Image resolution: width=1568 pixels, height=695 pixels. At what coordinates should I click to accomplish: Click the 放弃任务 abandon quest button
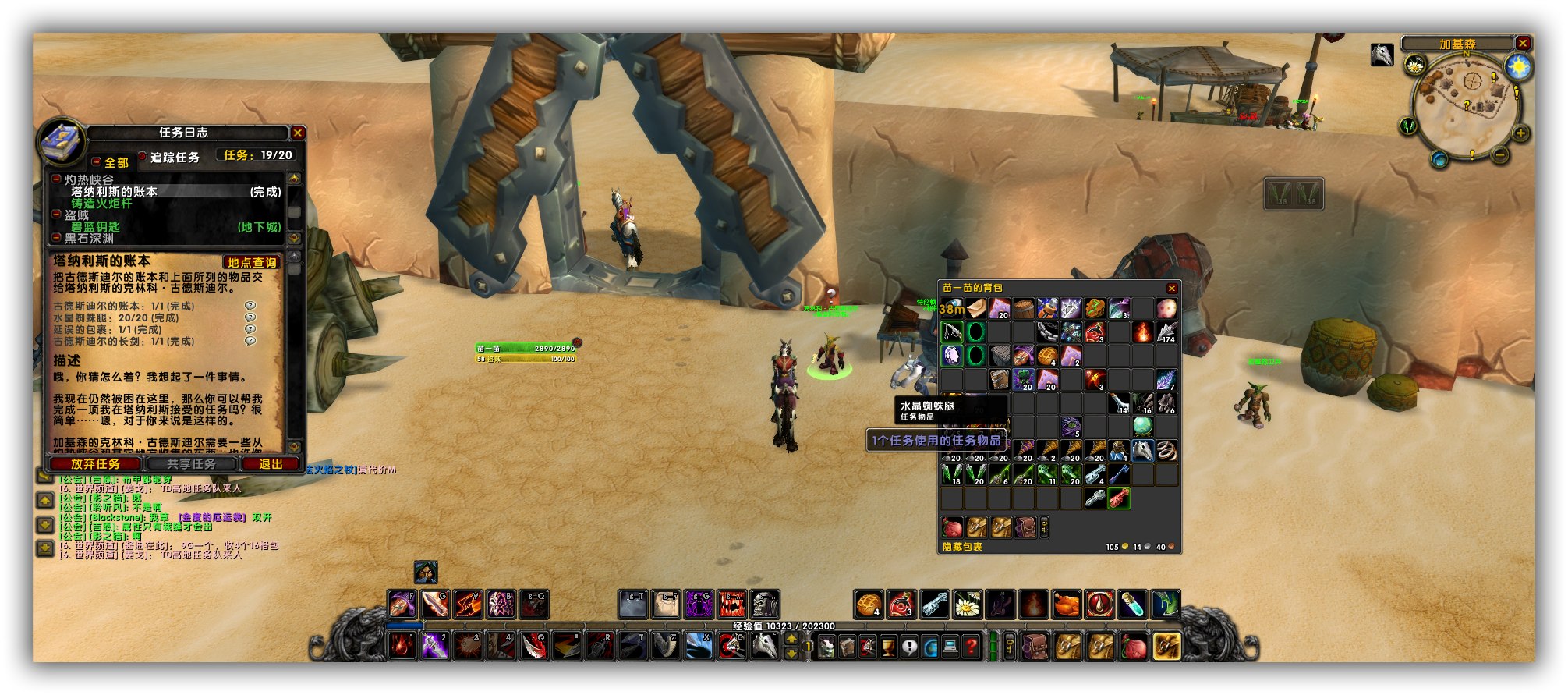[x=95, y=464]
